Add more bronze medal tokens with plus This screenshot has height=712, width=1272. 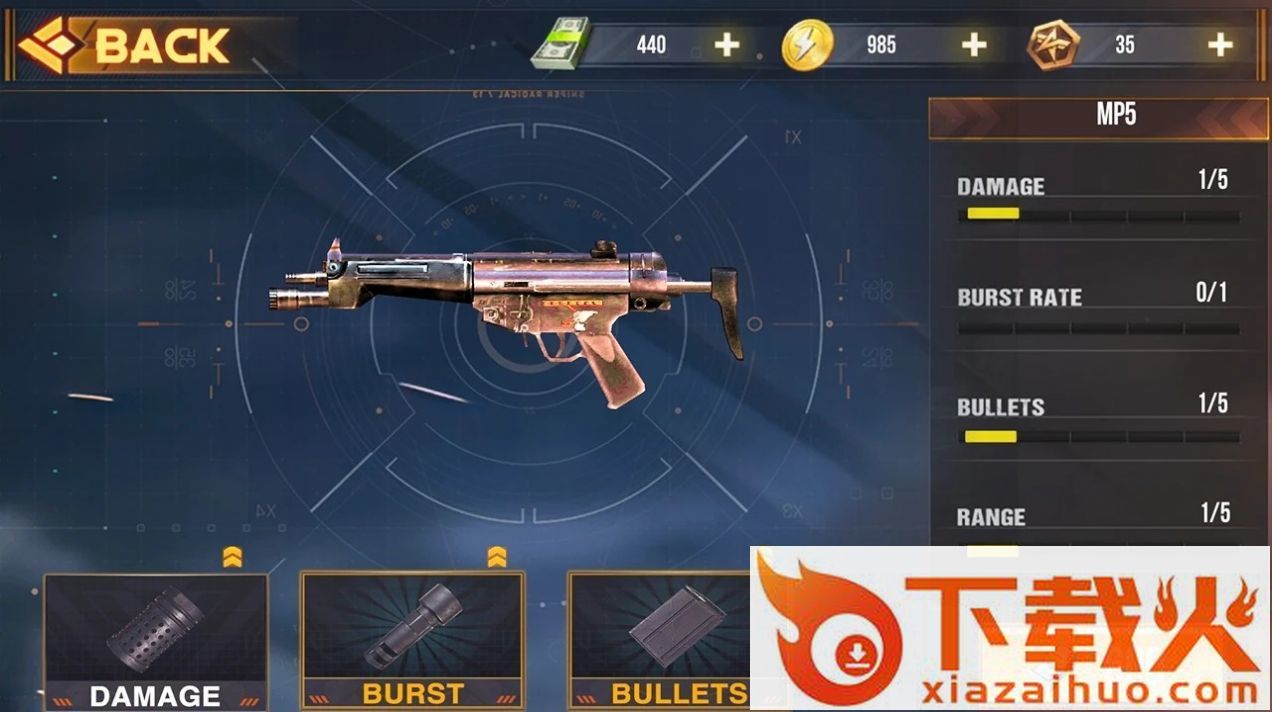1219,45
